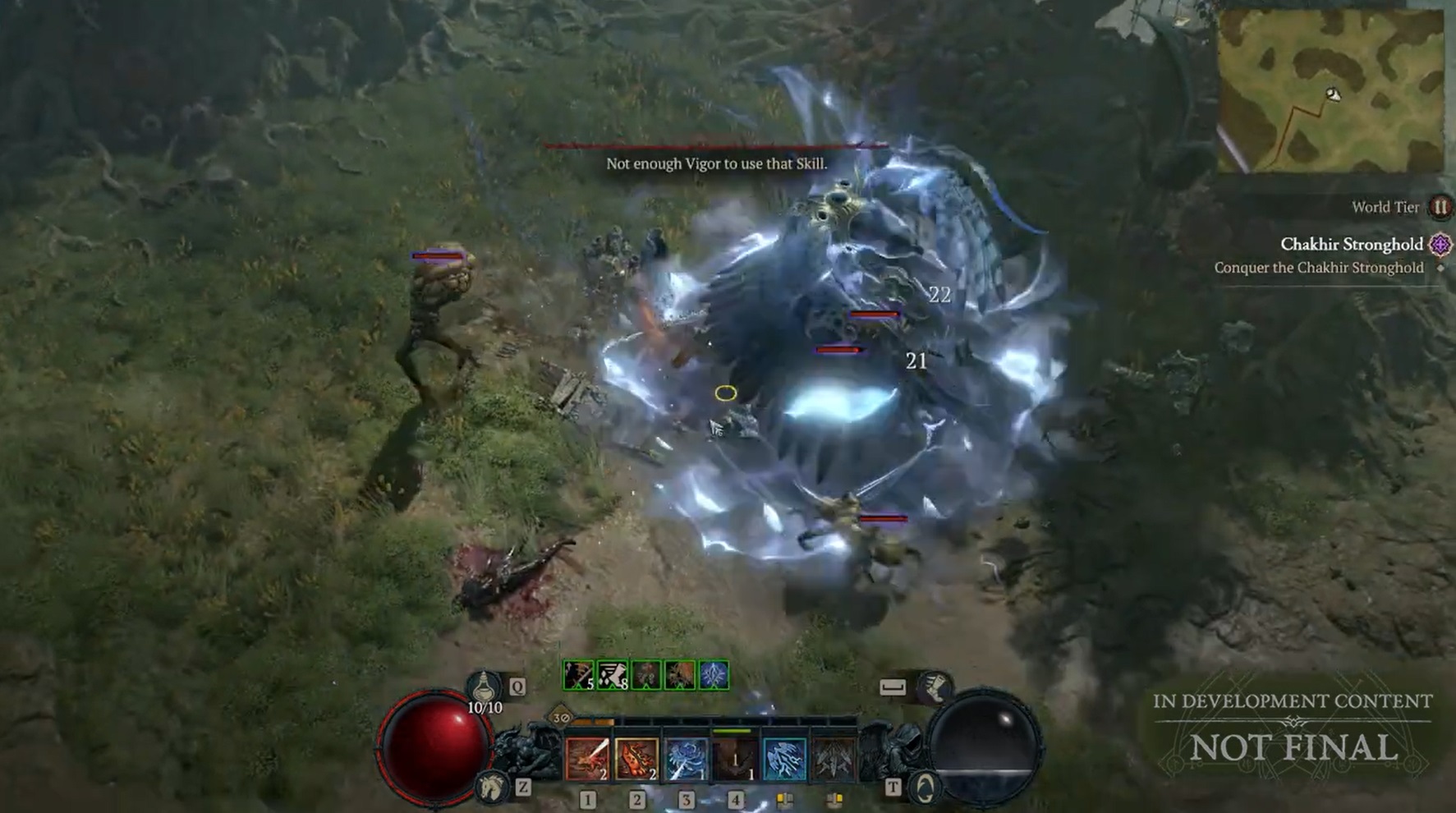The image size is (1456, 813).
Task: Click the level 30 experience badge
Action: [x=562, y=718]
